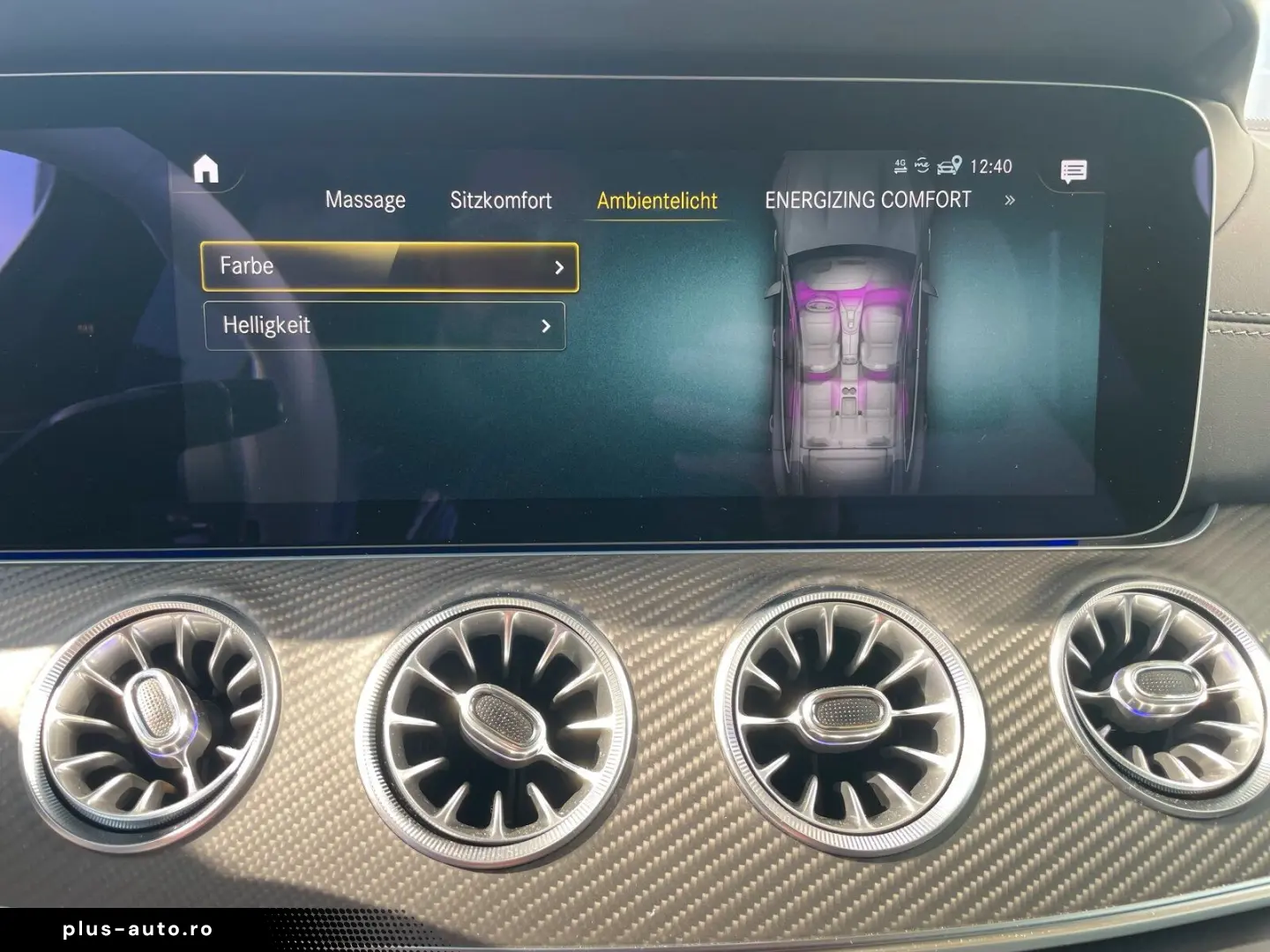Tap the clock showing 12:40

990,166
